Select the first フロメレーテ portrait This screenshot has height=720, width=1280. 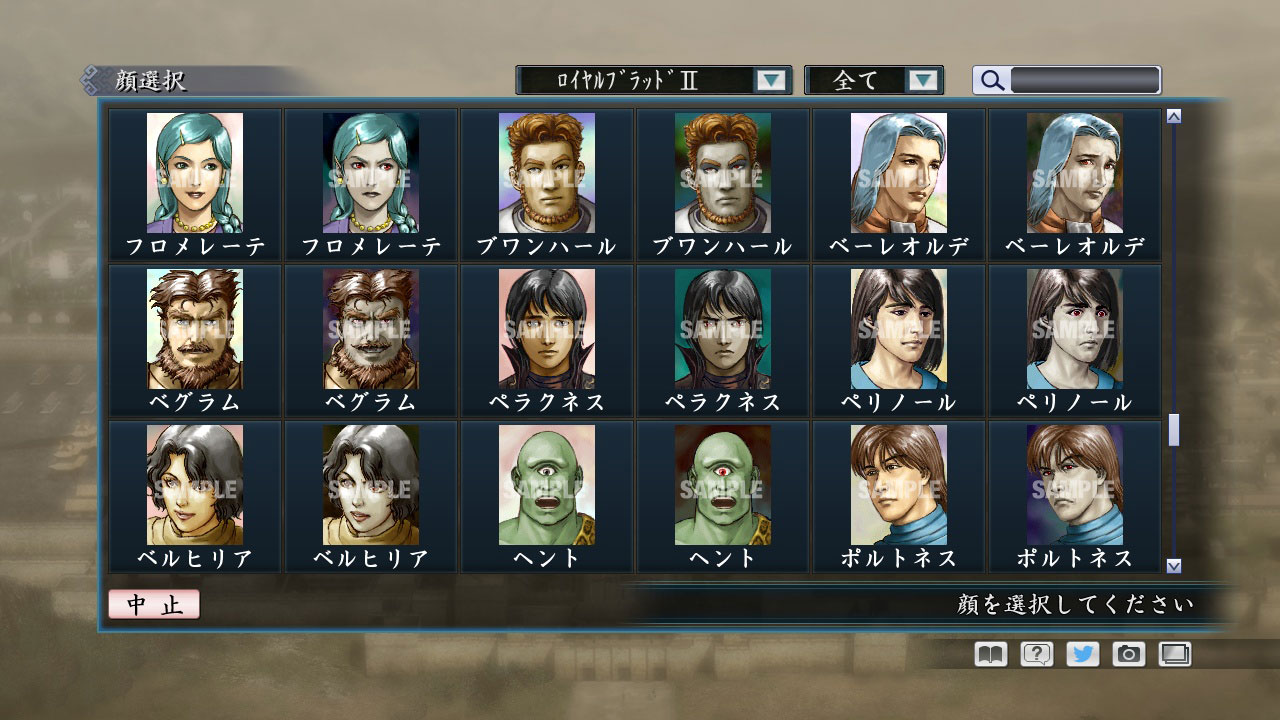tap(196, 175)
